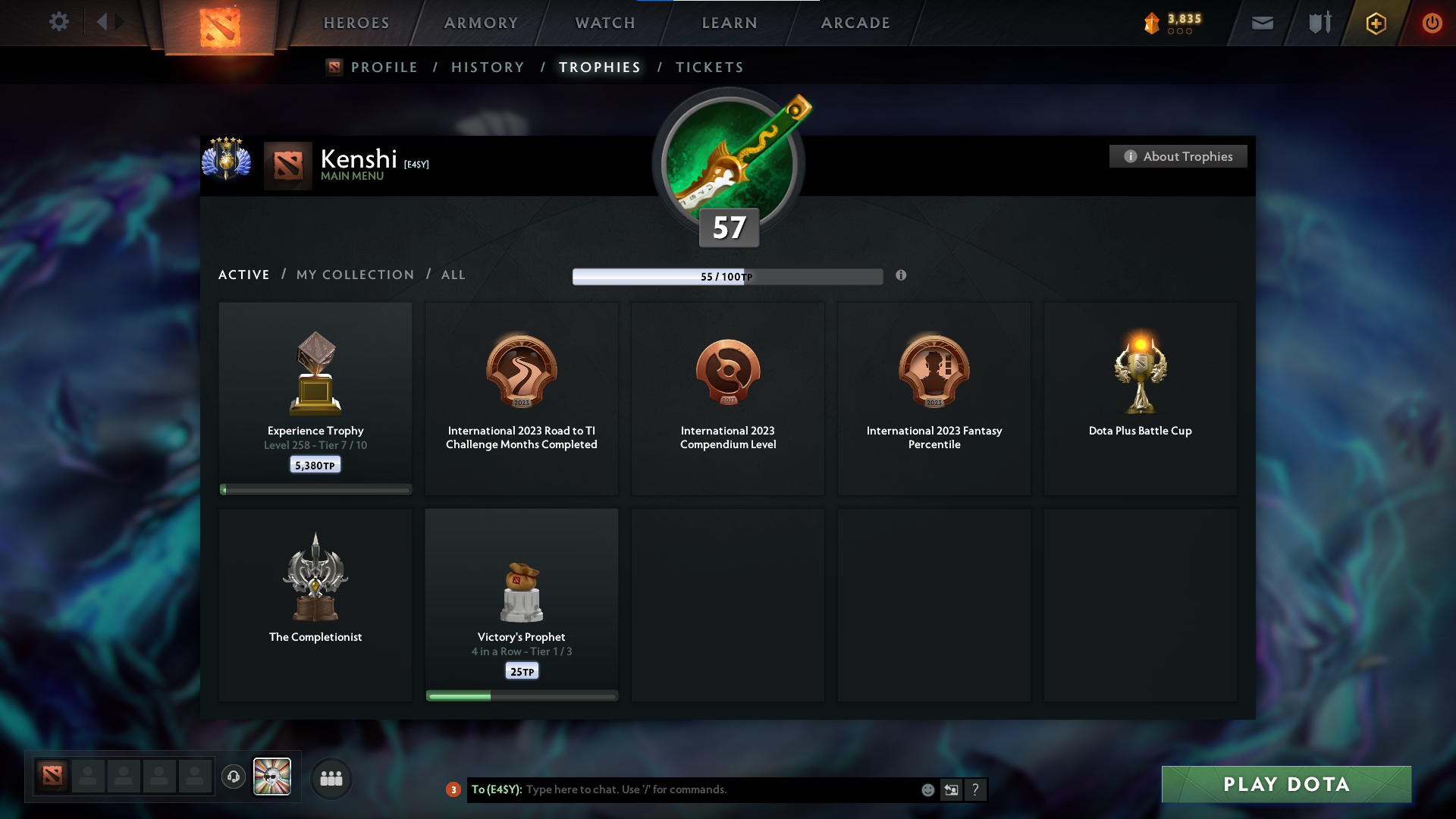Image resolution: width=1456 pixels, height=819 pixels.
Task: Open the mail envelope notifications icon
Action: [1262, 23]
